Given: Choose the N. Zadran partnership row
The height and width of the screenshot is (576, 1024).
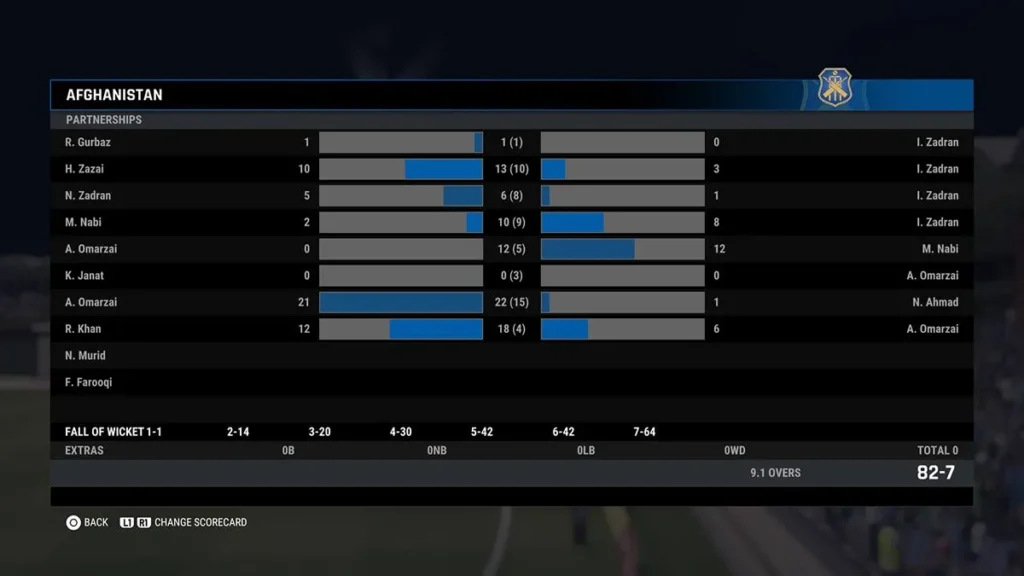Looking at the screenshot, I should (x=511, y=196).
